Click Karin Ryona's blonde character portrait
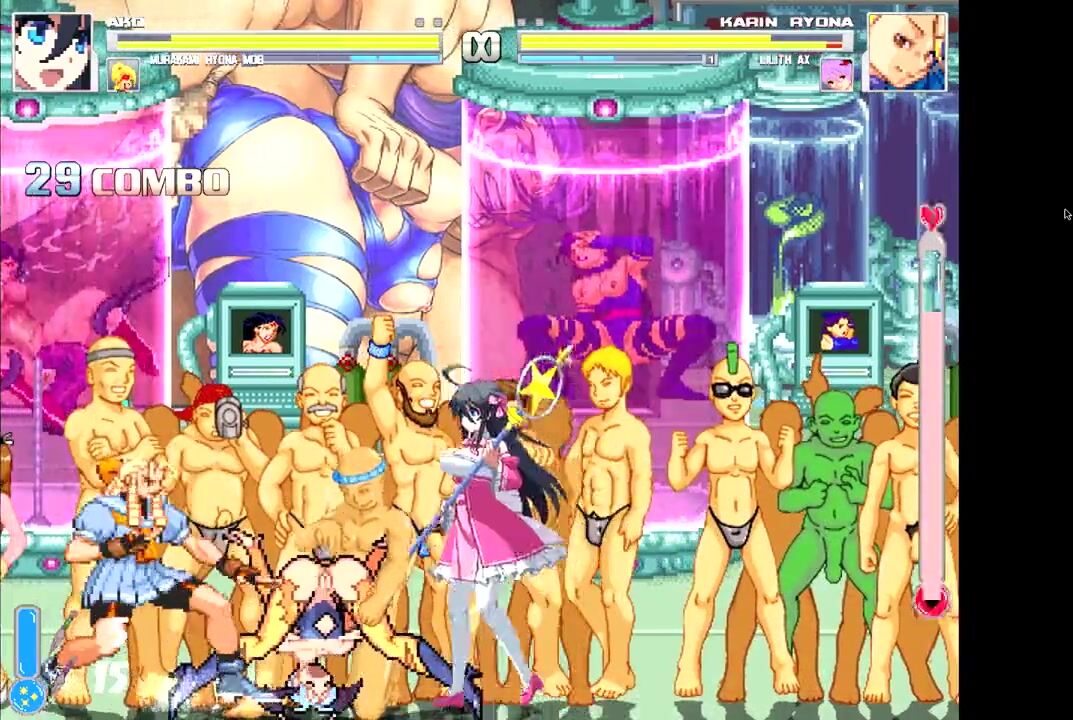The width and height of the screenshot is (1073, 720). [x=906, y=51]
